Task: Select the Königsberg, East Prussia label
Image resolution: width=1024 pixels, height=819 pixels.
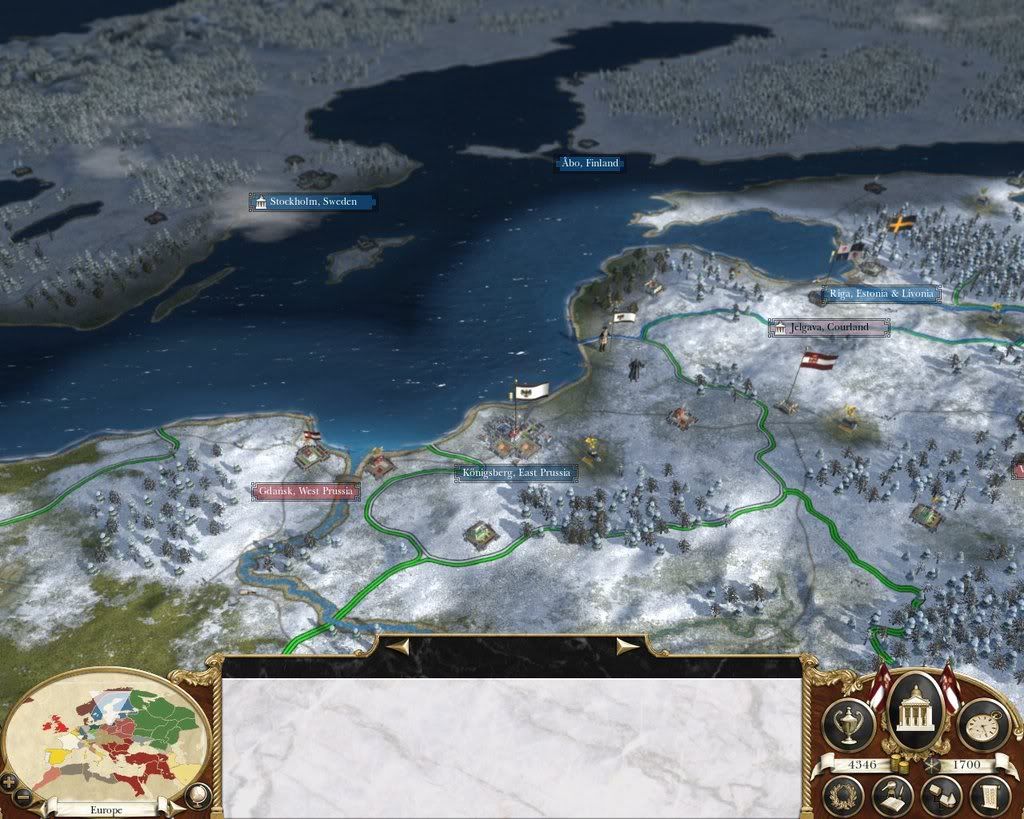Action: click(516, 473)
